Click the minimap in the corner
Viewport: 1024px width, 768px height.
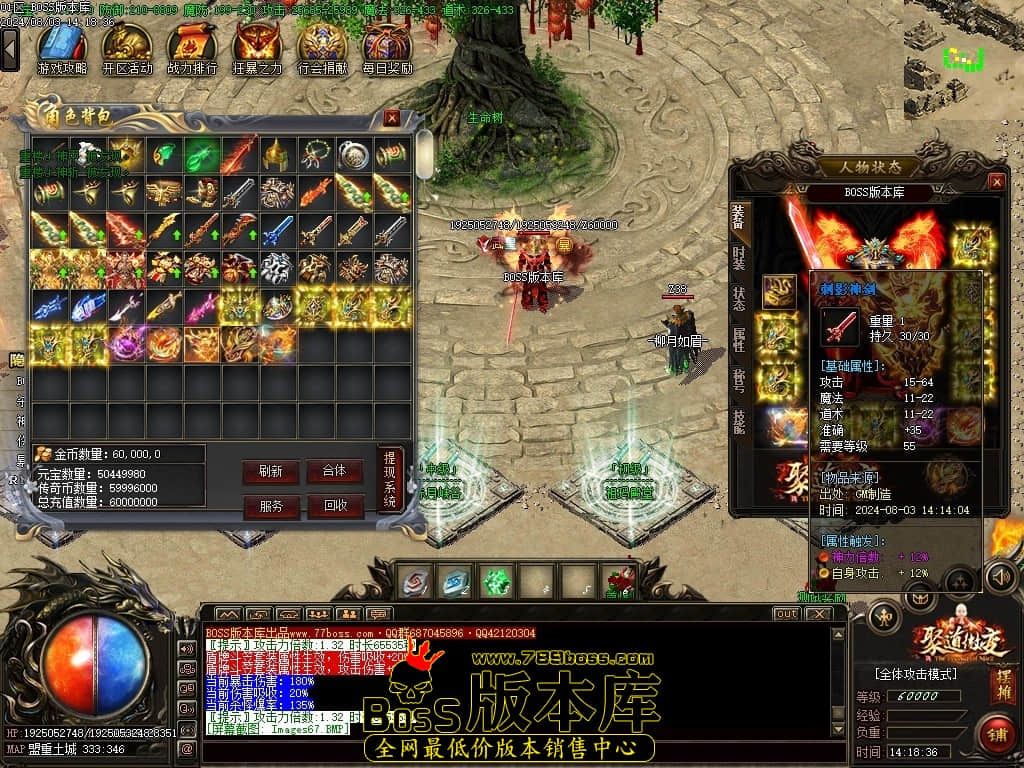click(963, 60)
